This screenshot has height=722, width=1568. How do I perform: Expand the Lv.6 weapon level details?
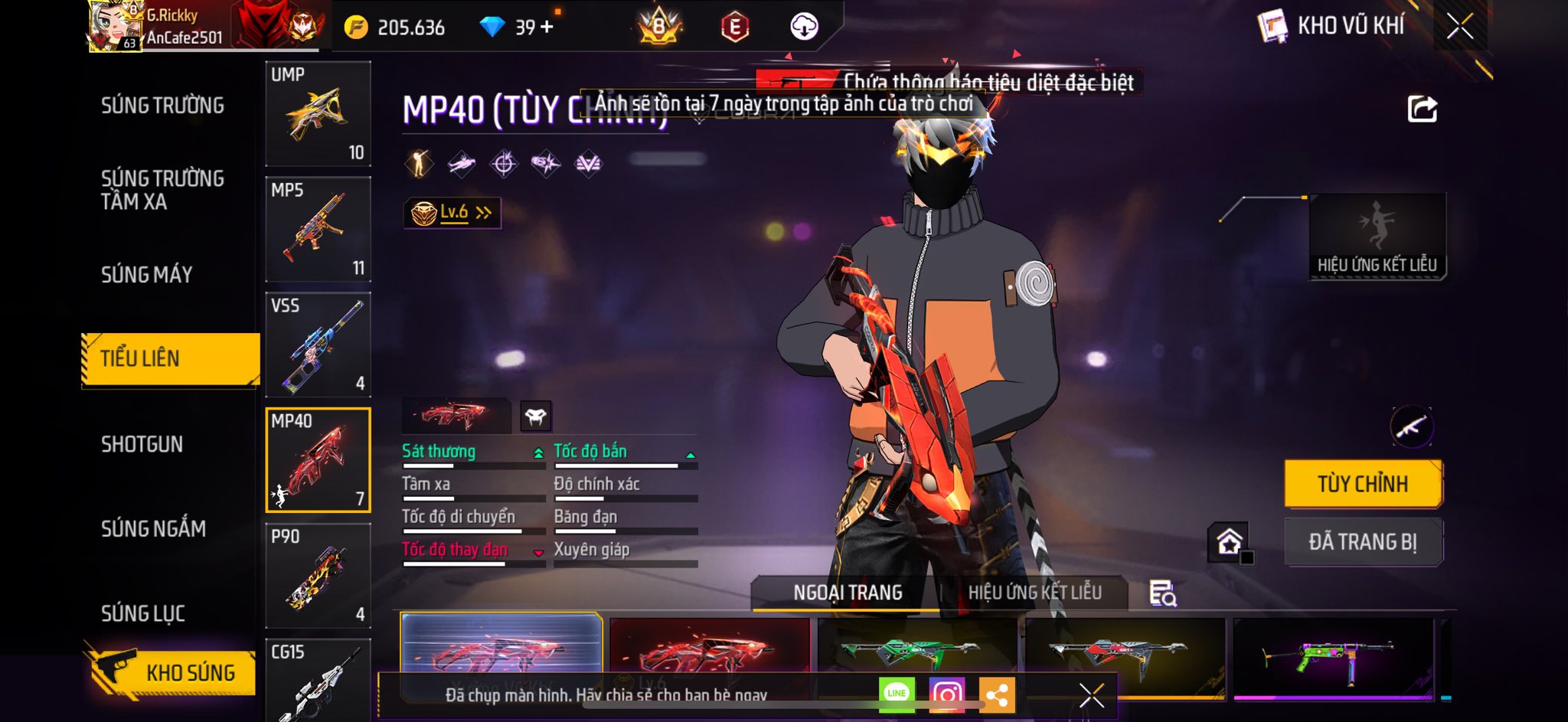click(x=452, y=213)
